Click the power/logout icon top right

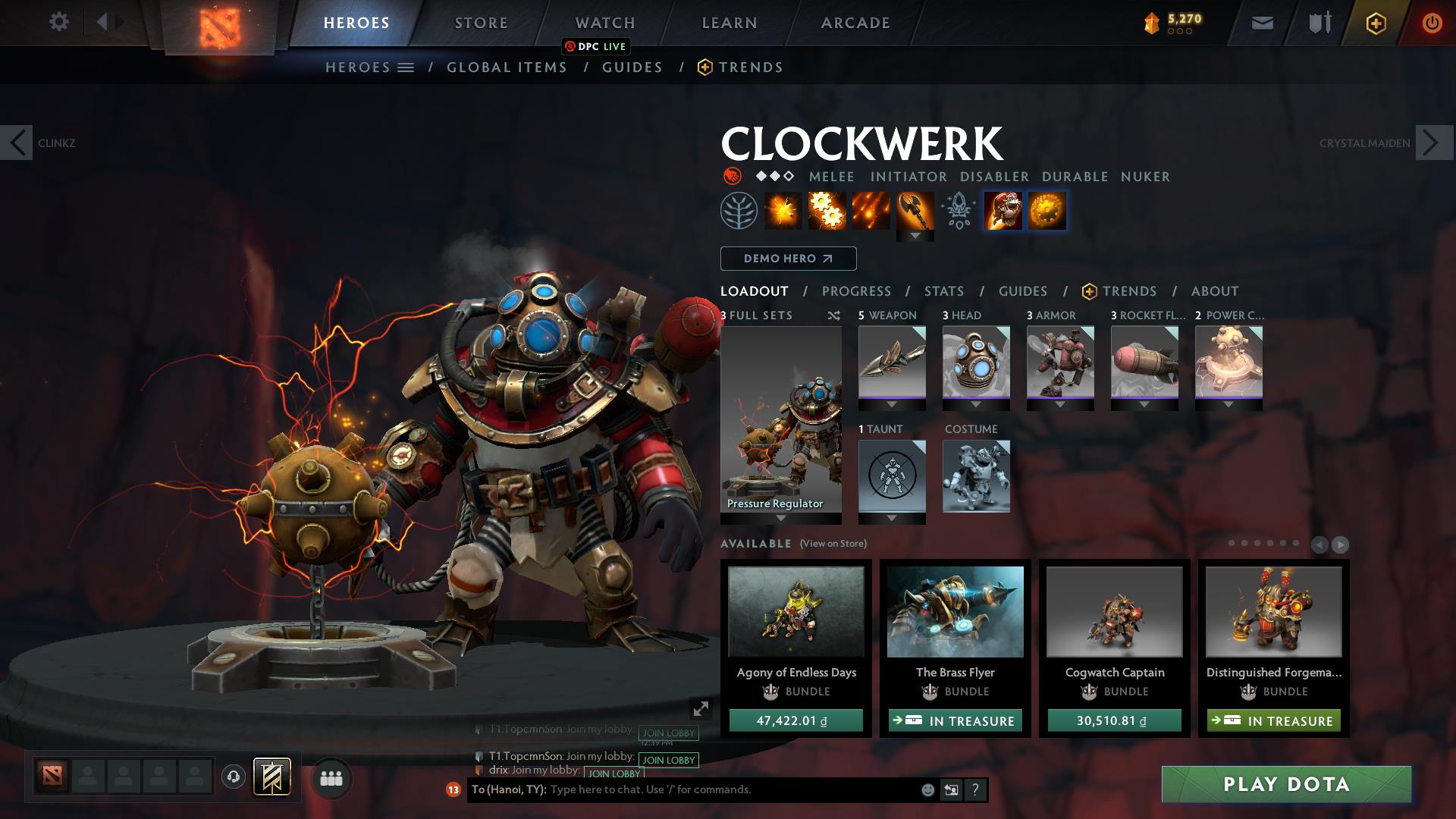(1432, 22)
